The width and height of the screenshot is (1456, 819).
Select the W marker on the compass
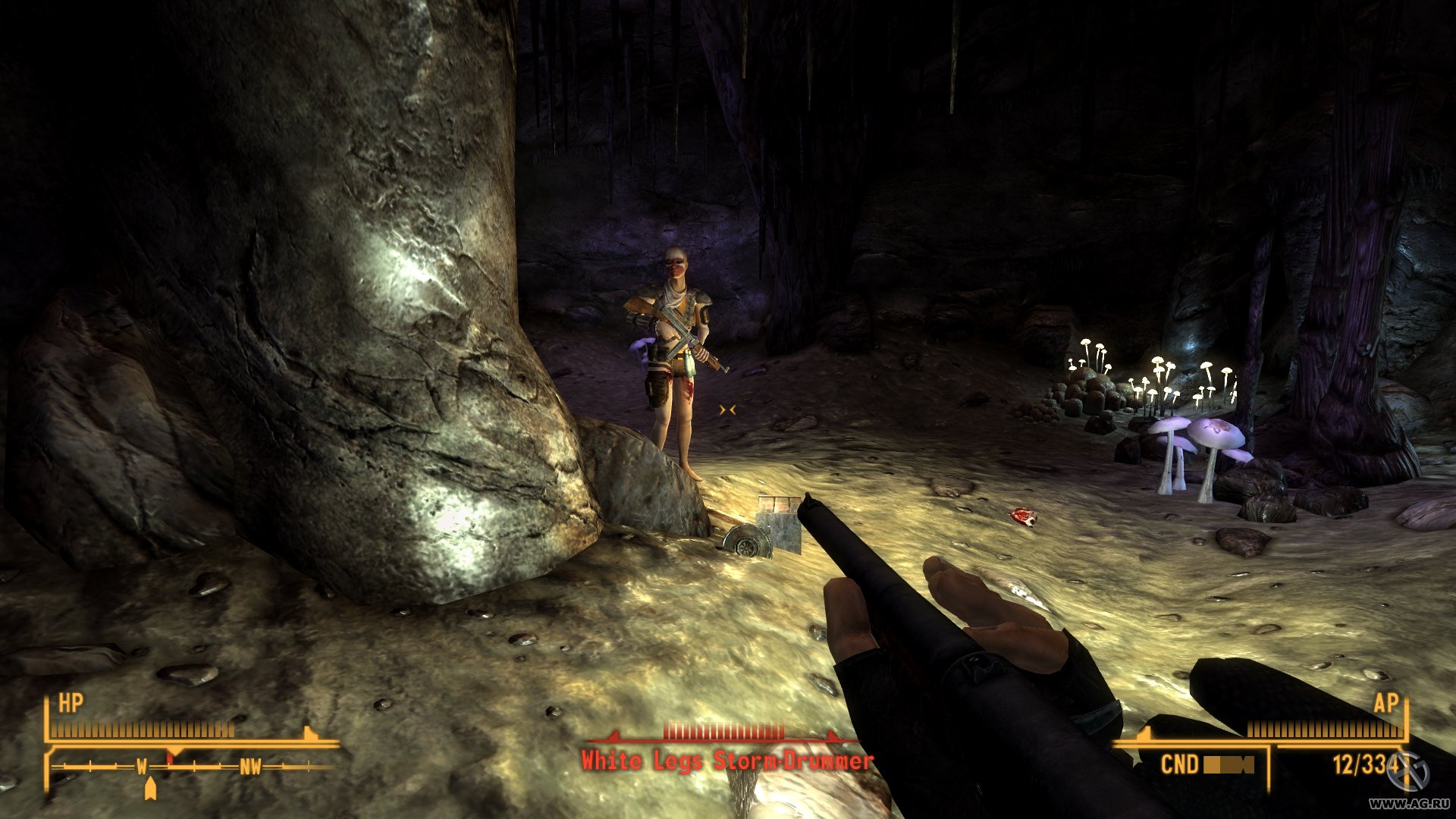click(140, 765)
